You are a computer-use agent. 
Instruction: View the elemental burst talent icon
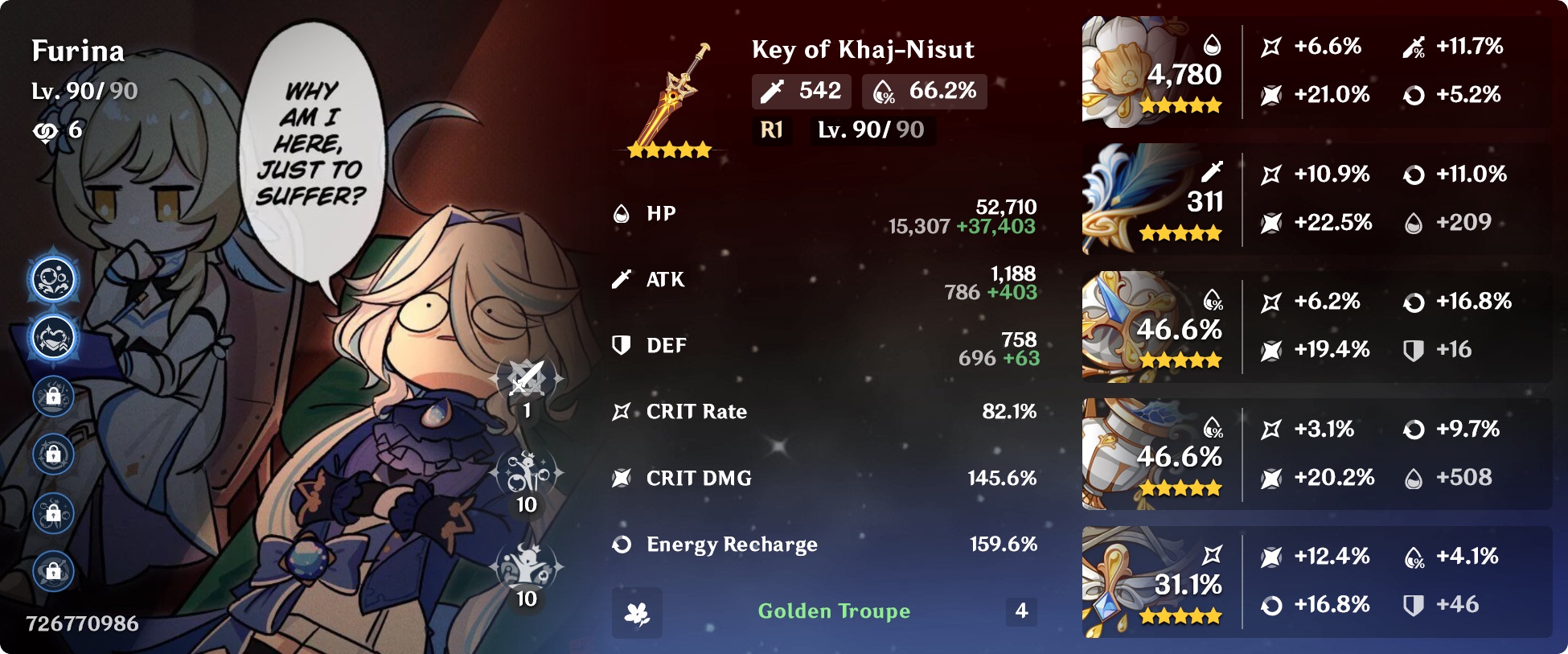click(527, 567)
